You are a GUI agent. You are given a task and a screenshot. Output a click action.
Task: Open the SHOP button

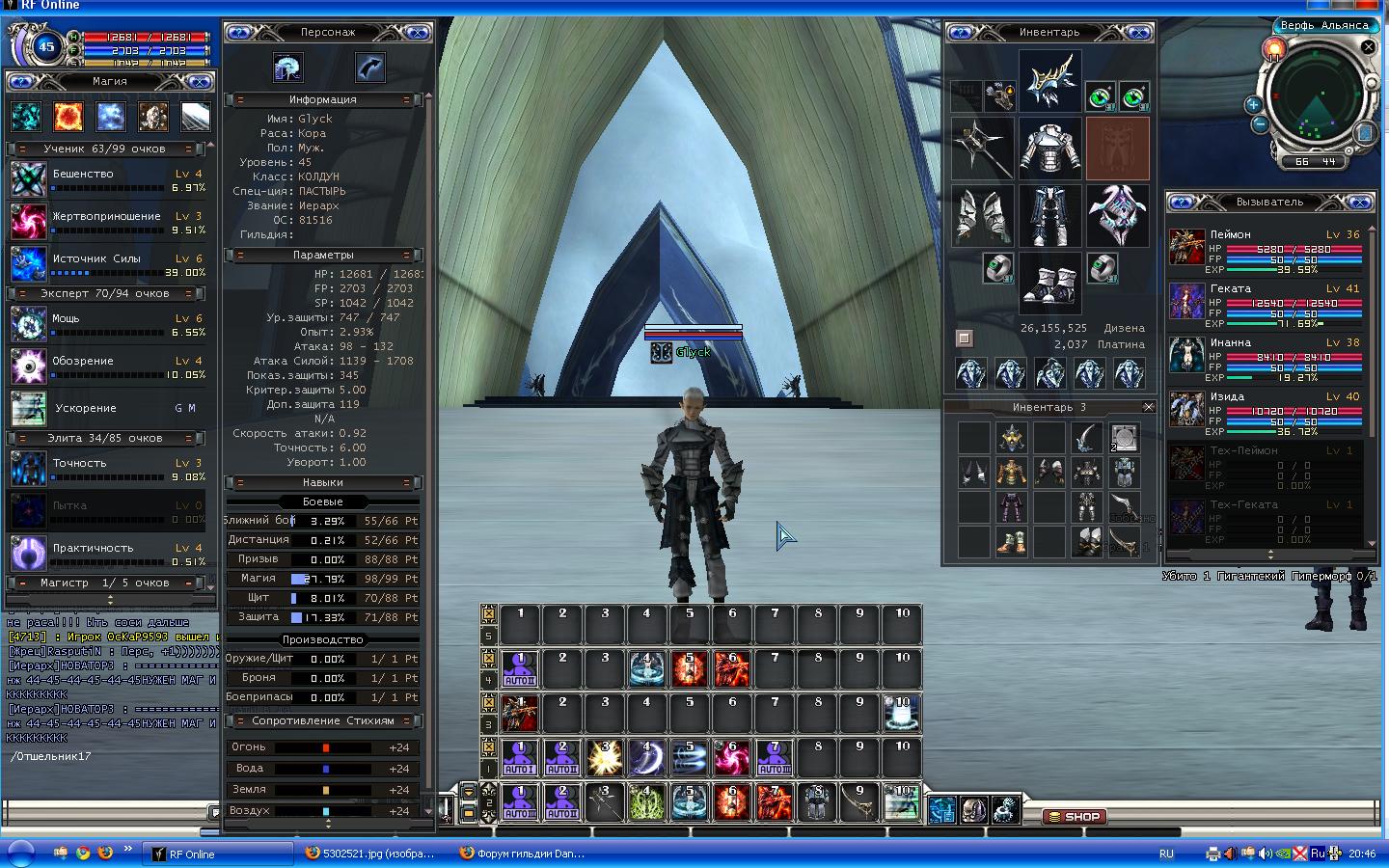pos(1073,816)
